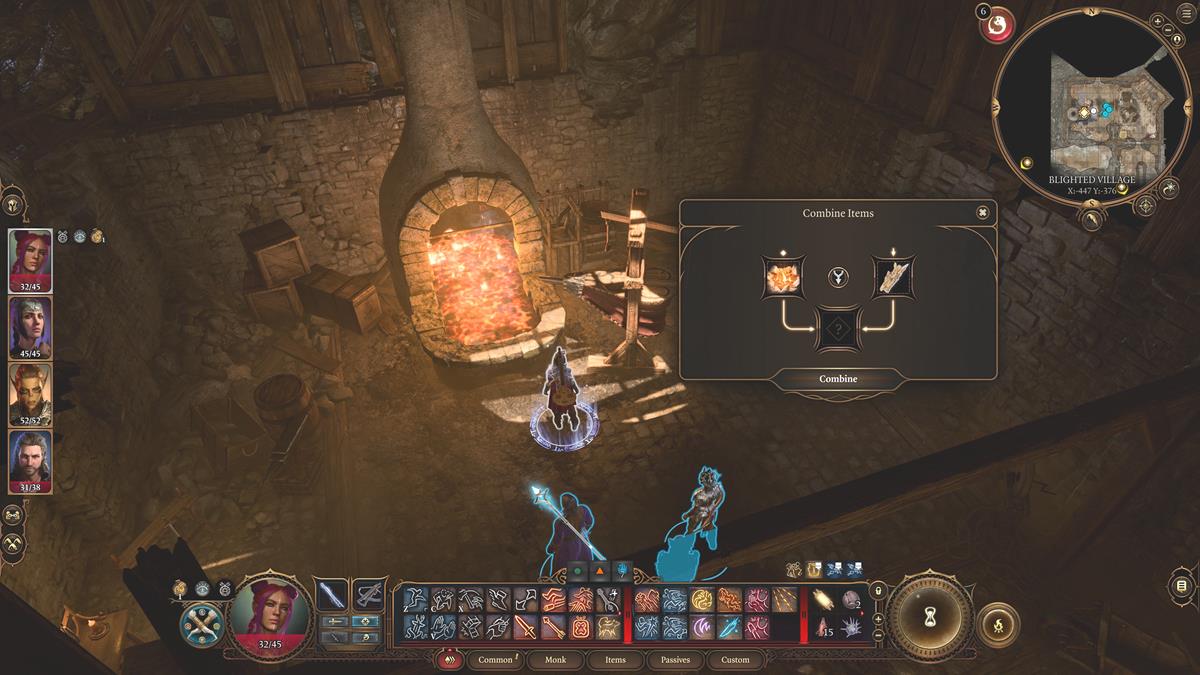1200x675 pixels.
Task: Click the hourglass end turn button
Action: [929, 613]
